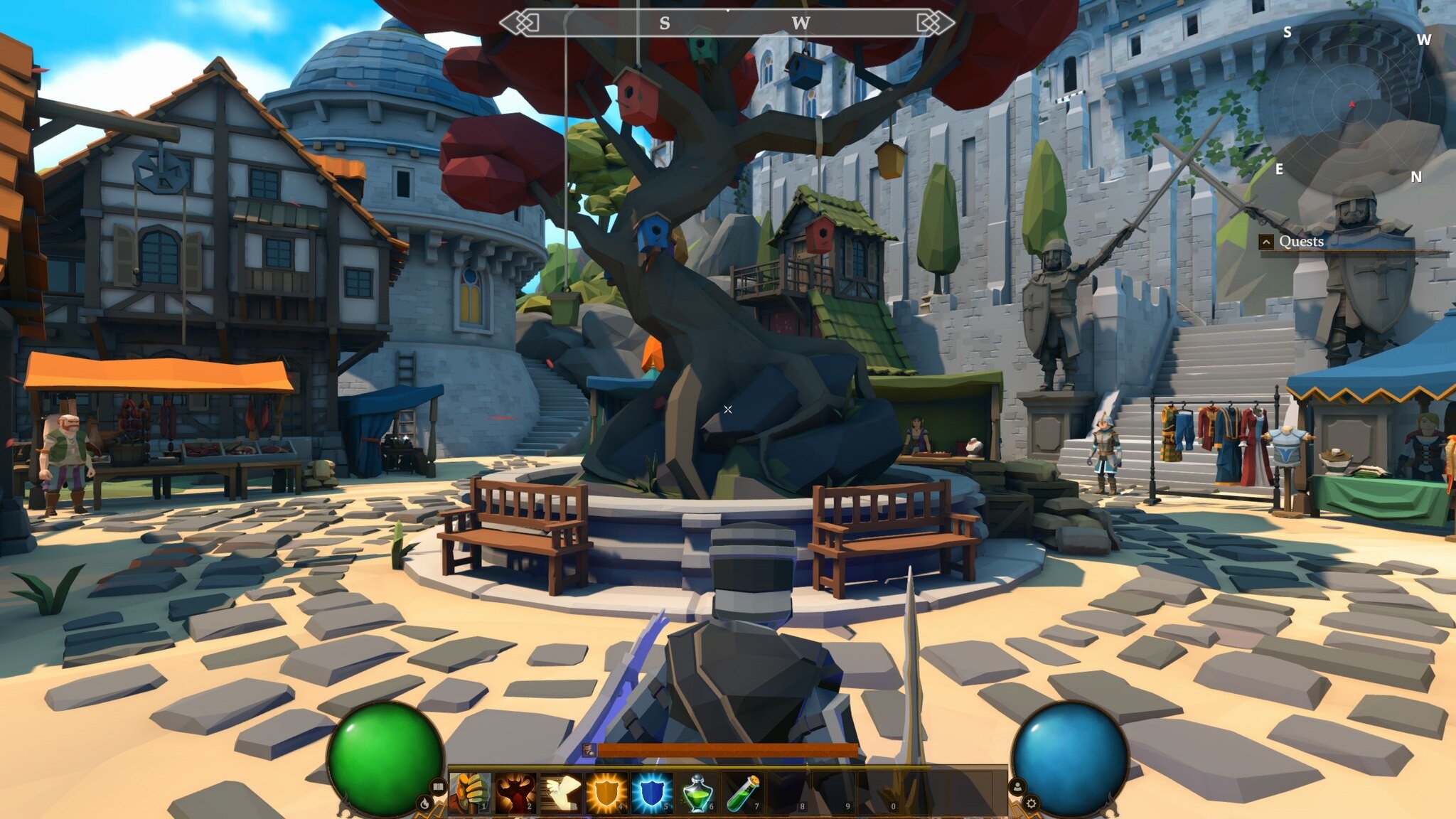Activate the demon rage ability in slot 2
1456x819 pixels.
(x=515, y=791)
